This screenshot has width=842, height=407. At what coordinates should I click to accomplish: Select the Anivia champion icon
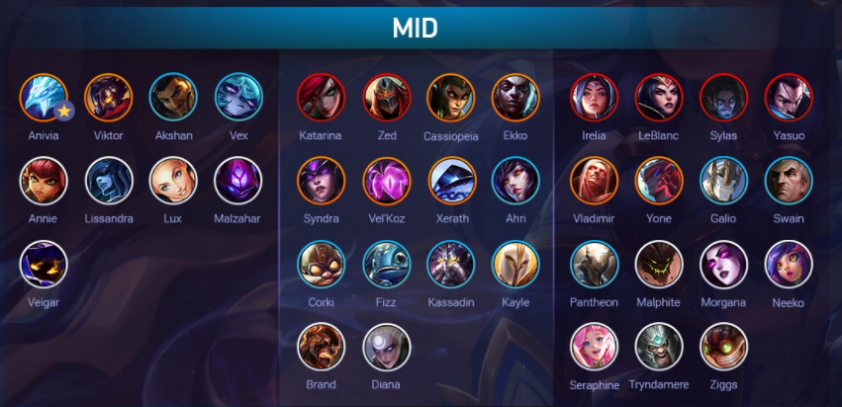[x=43, y=97]
